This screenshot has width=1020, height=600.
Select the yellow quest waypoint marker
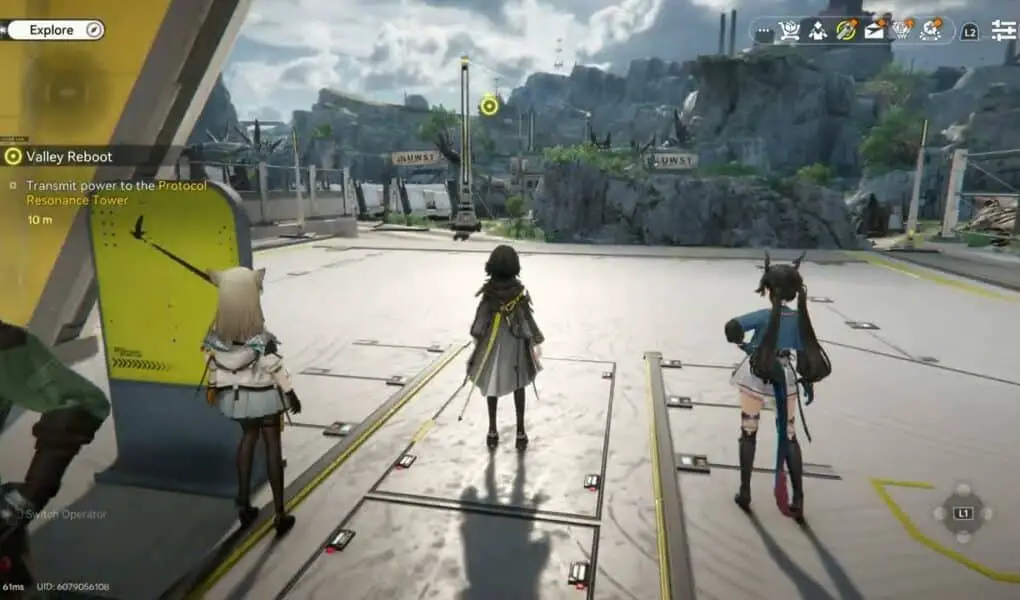[x=489, y=104]
